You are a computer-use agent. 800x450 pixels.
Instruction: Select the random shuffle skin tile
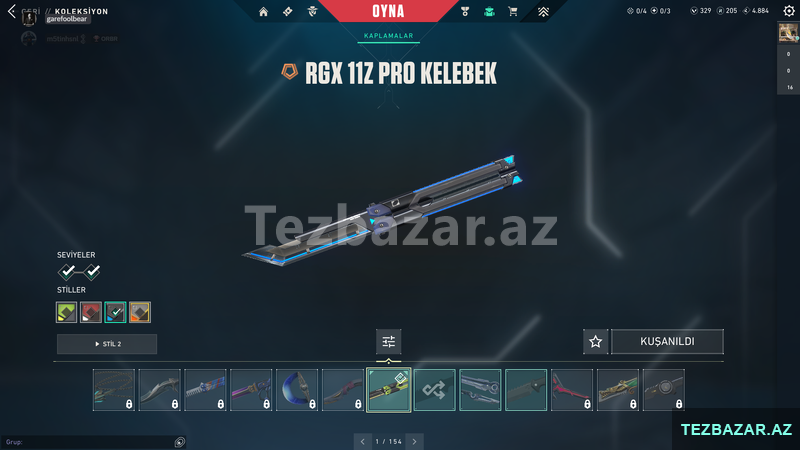click(435, 390)
